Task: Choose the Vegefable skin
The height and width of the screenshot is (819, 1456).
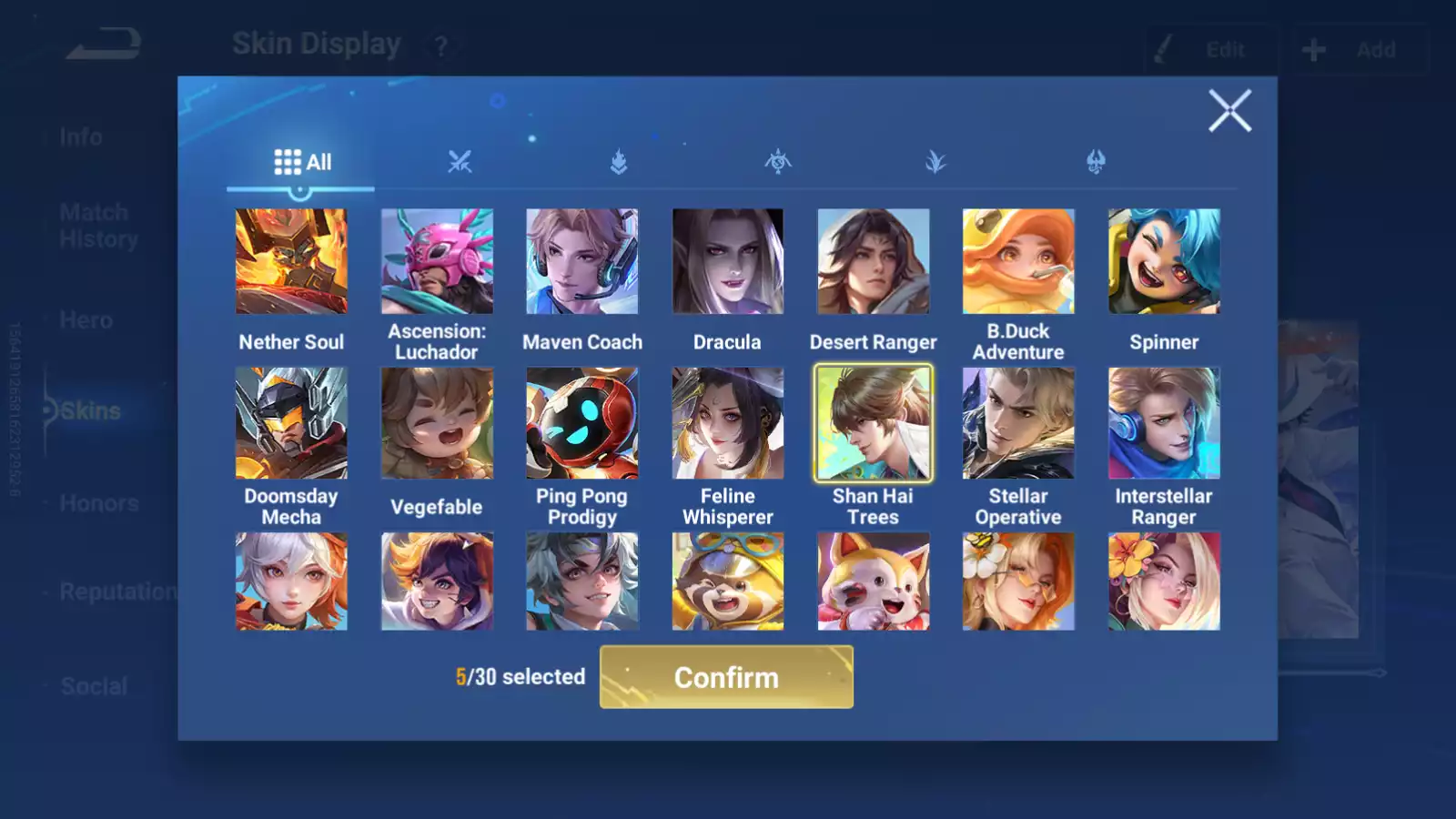Action: (437, 423)
